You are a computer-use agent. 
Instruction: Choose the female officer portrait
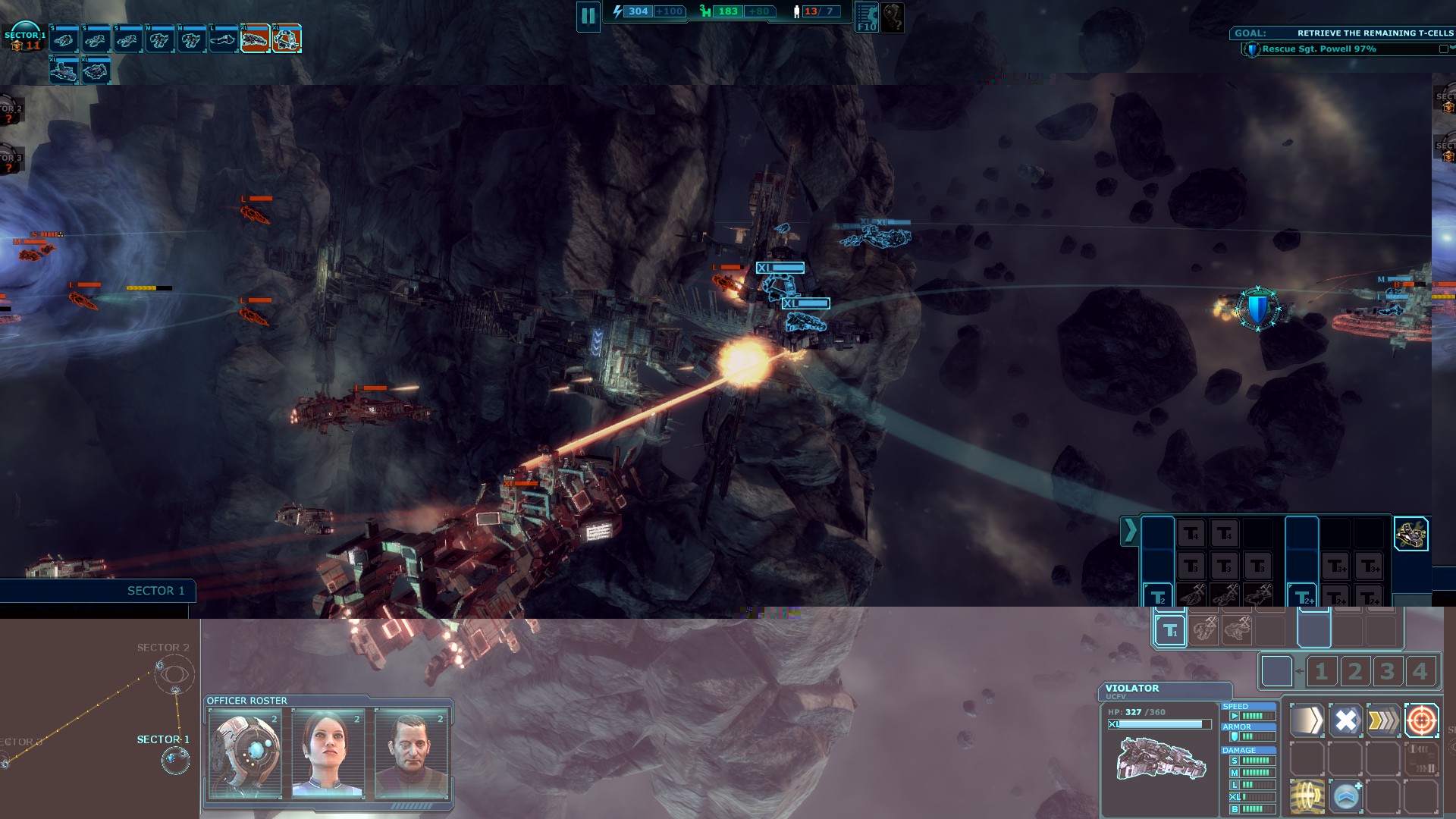click(328, 753)
